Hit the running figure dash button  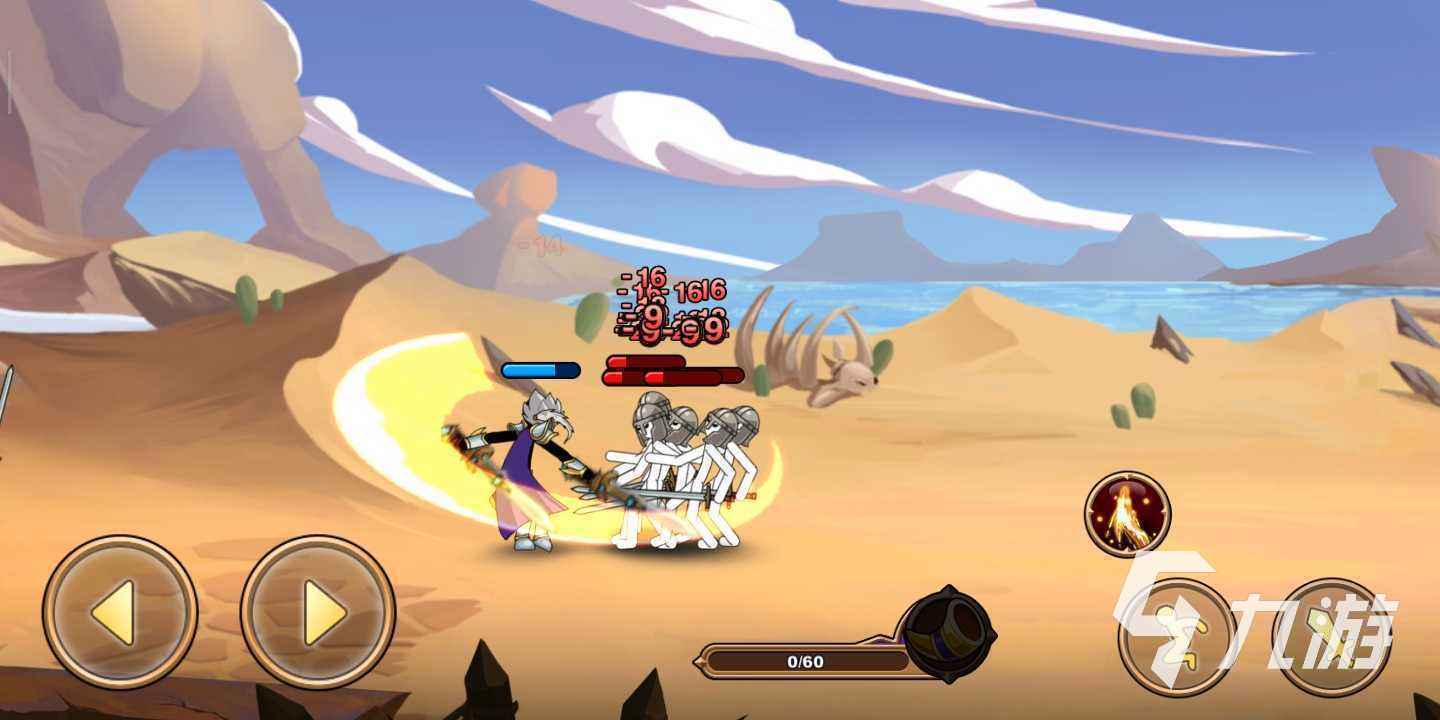(x=1176, y=637)
